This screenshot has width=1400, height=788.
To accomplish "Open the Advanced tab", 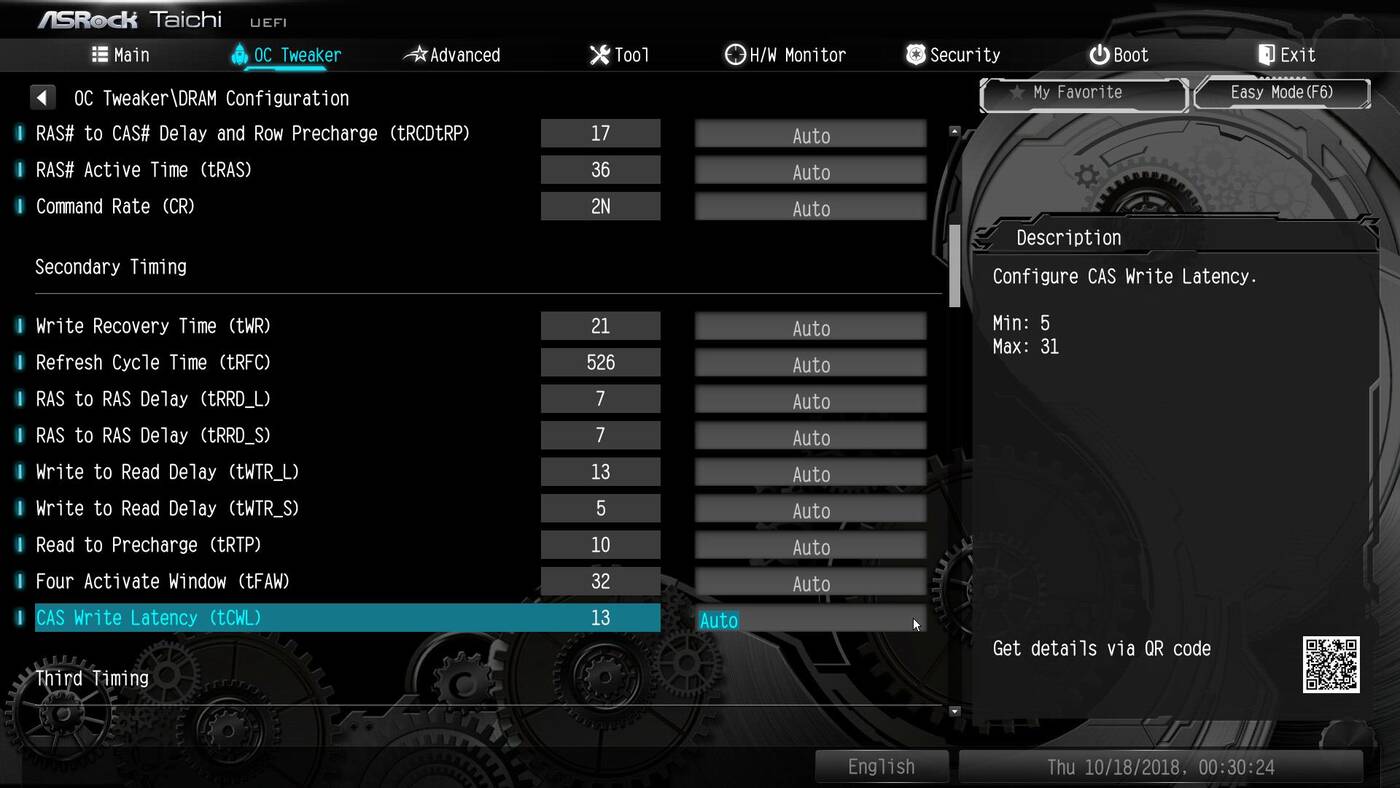I will click(452, 55).
